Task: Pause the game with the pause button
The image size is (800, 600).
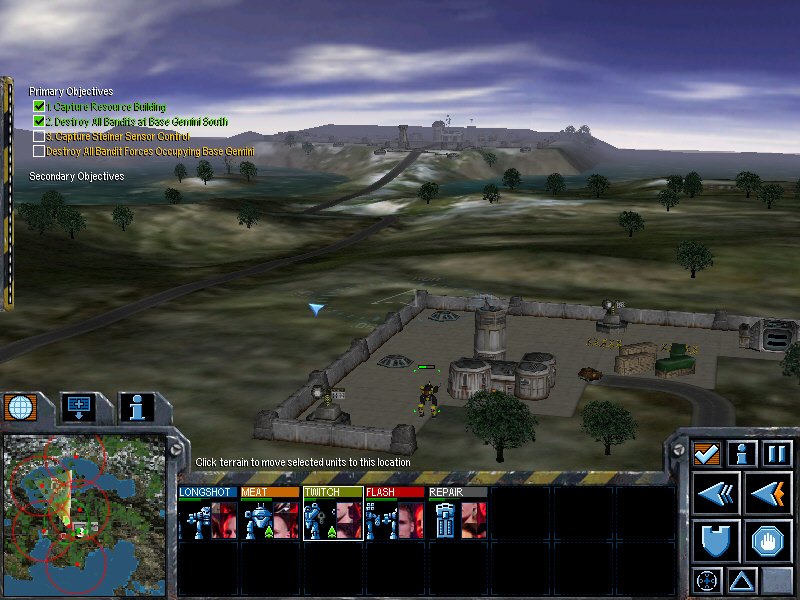Action: 777,454
